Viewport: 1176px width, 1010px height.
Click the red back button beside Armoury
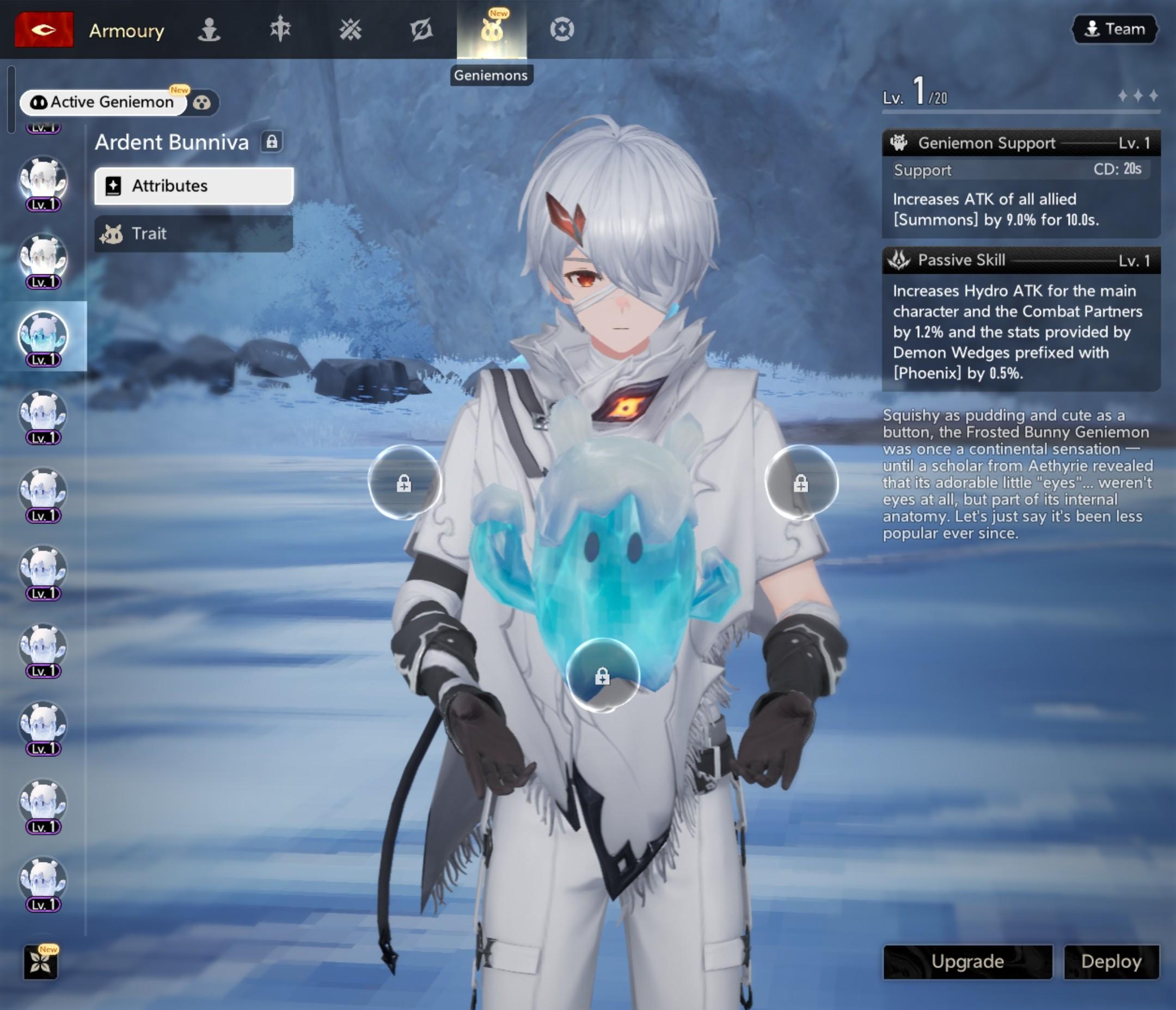click(44, 29)
